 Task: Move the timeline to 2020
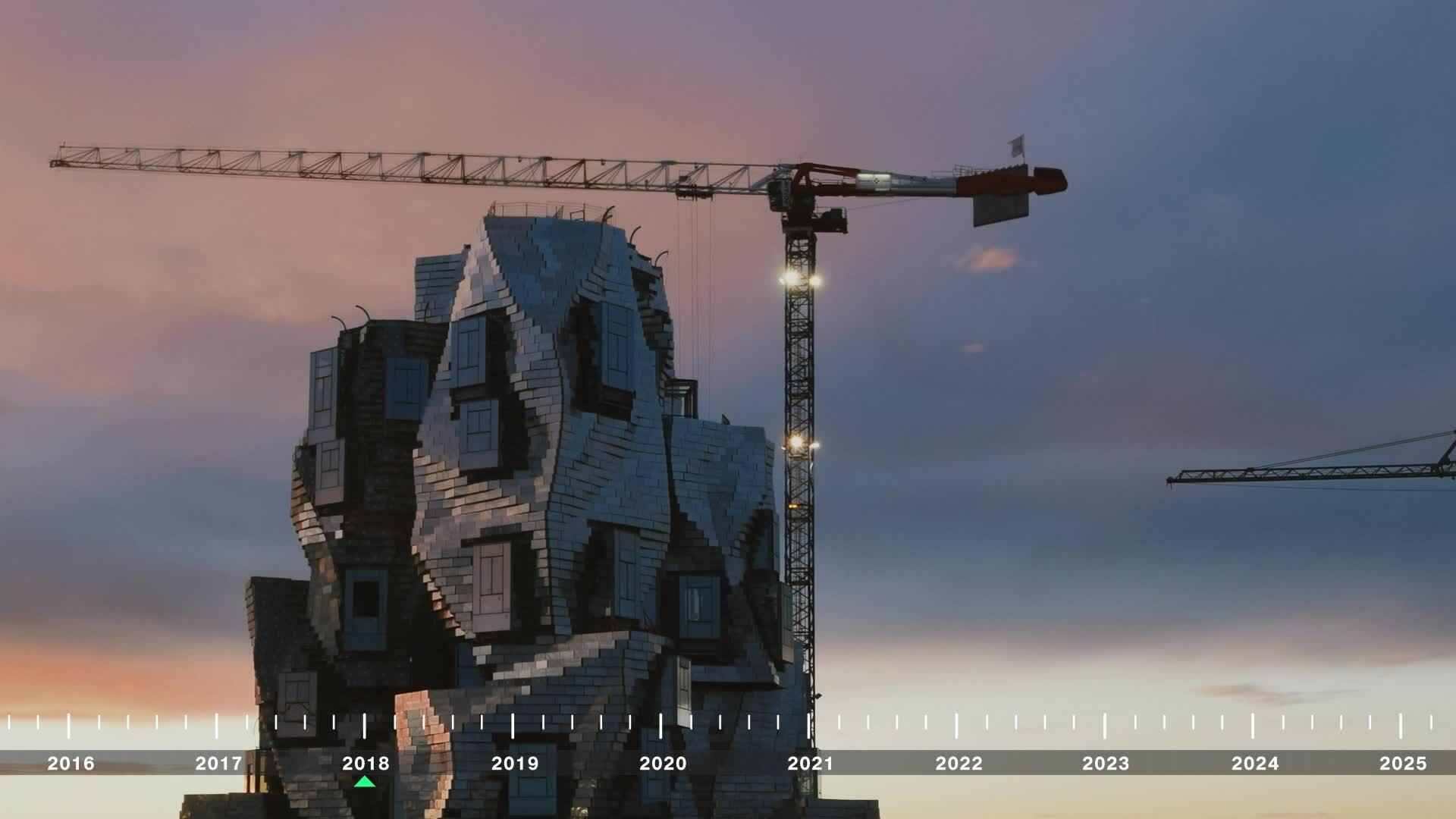[663, 763]
